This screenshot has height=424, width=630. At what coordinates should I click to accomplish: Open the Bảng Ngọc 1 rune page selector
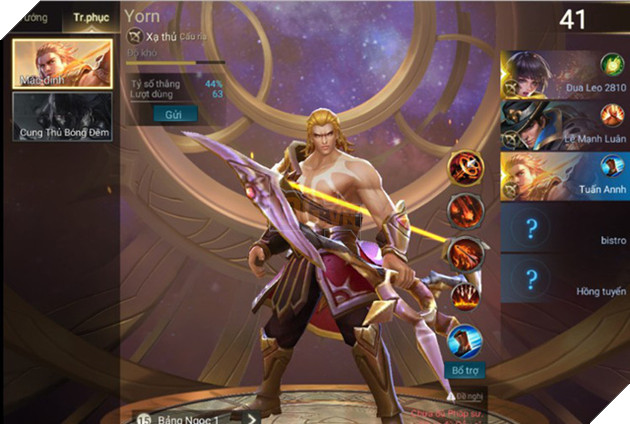point(193,414)
